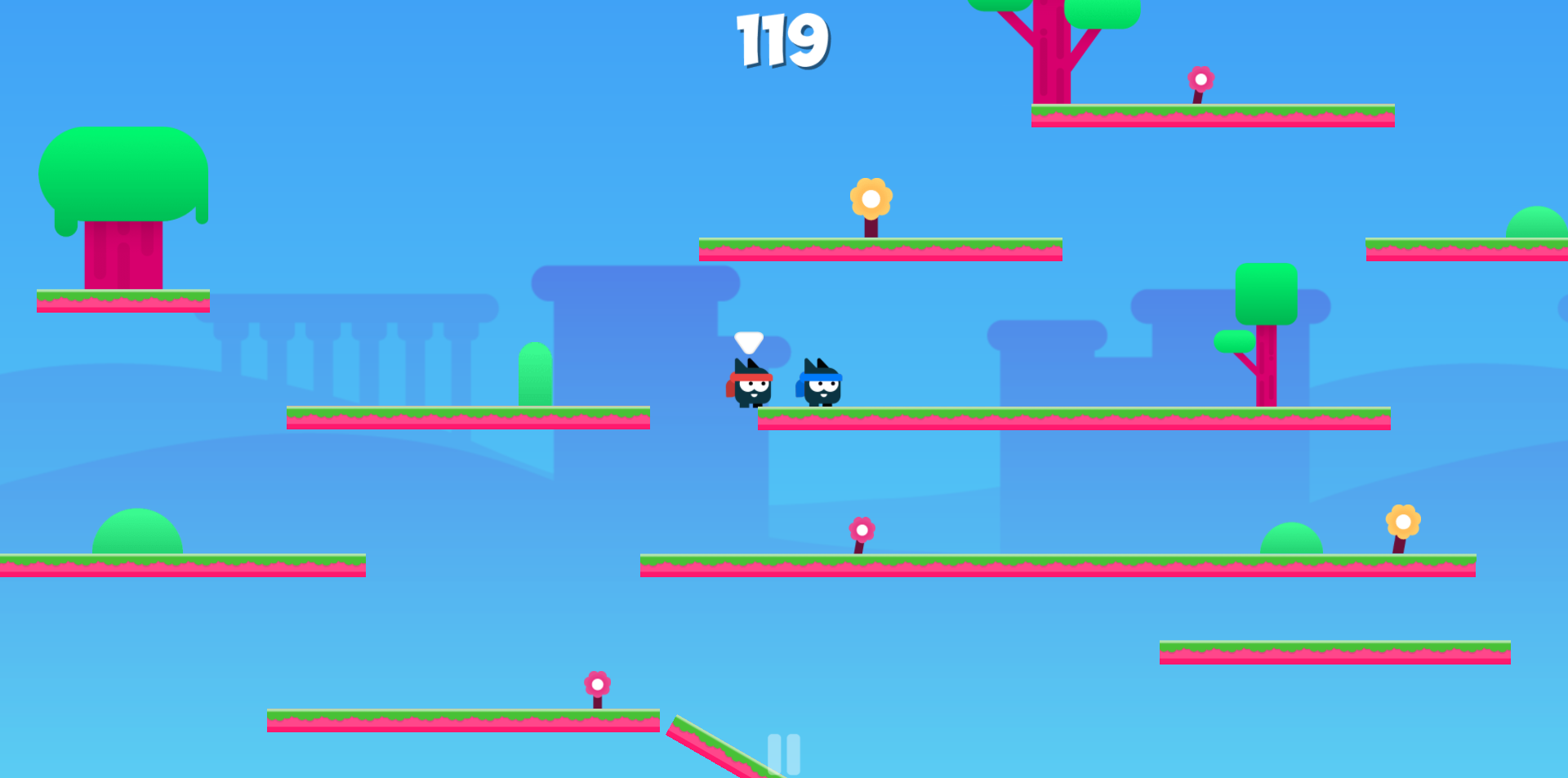Click the small top-left platform under the tree
The width and height of the screenshot is (1568, 778).
tap(122, 302)
